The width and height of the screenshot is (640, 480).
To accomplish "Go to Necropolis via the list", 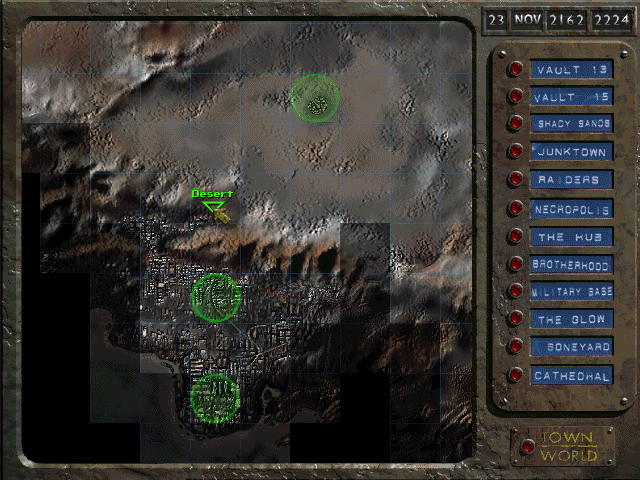I will pos(515,209).
